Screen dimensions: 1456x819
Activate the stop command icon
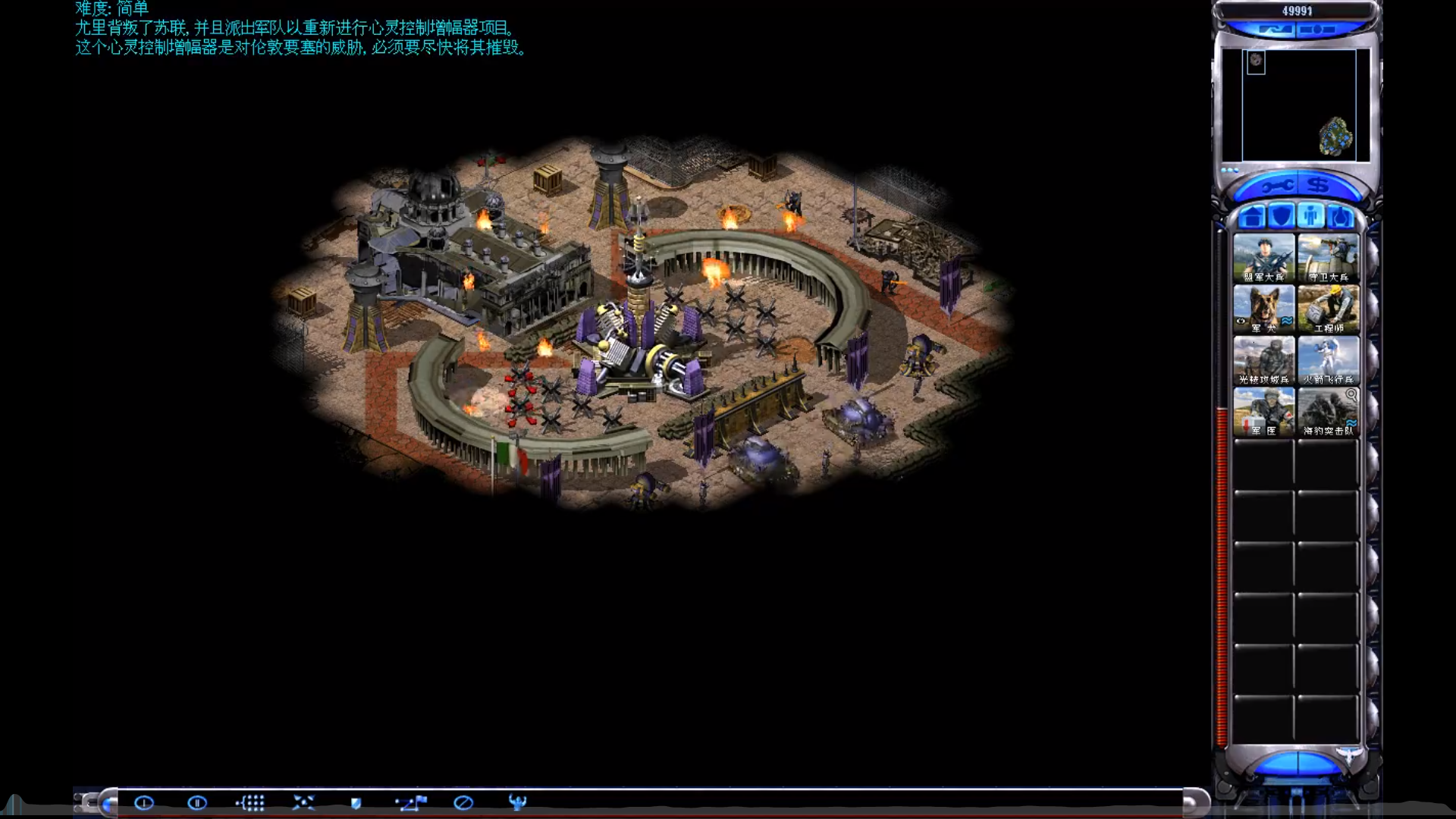coord(463,804)
